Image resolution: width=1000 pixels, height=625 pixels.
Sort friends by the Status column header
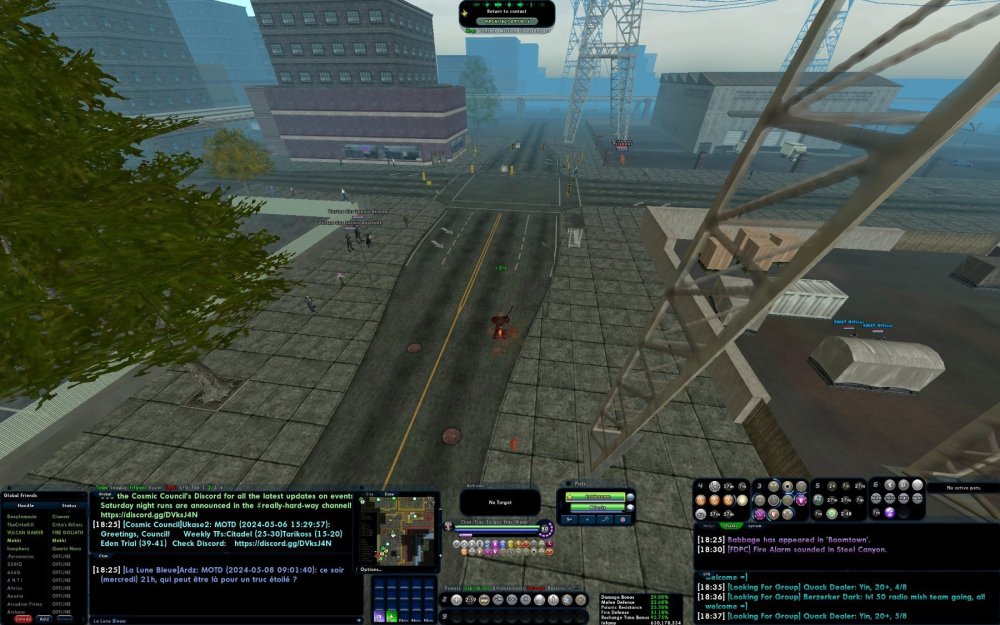click(x=68, y=506)
